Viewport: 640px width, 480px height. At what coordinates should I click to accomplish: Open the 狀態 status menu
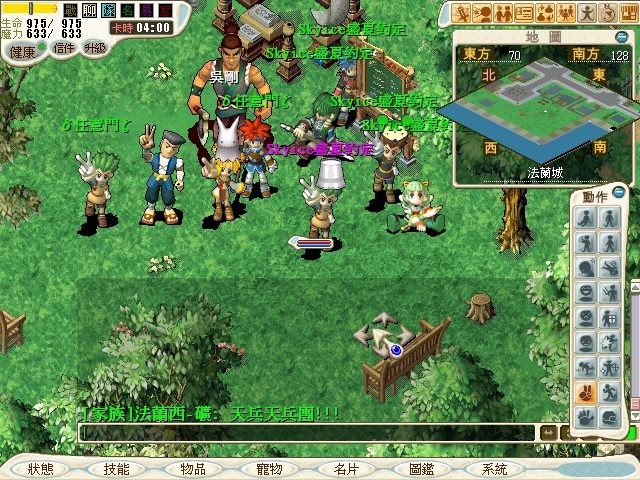pos(41,469)
